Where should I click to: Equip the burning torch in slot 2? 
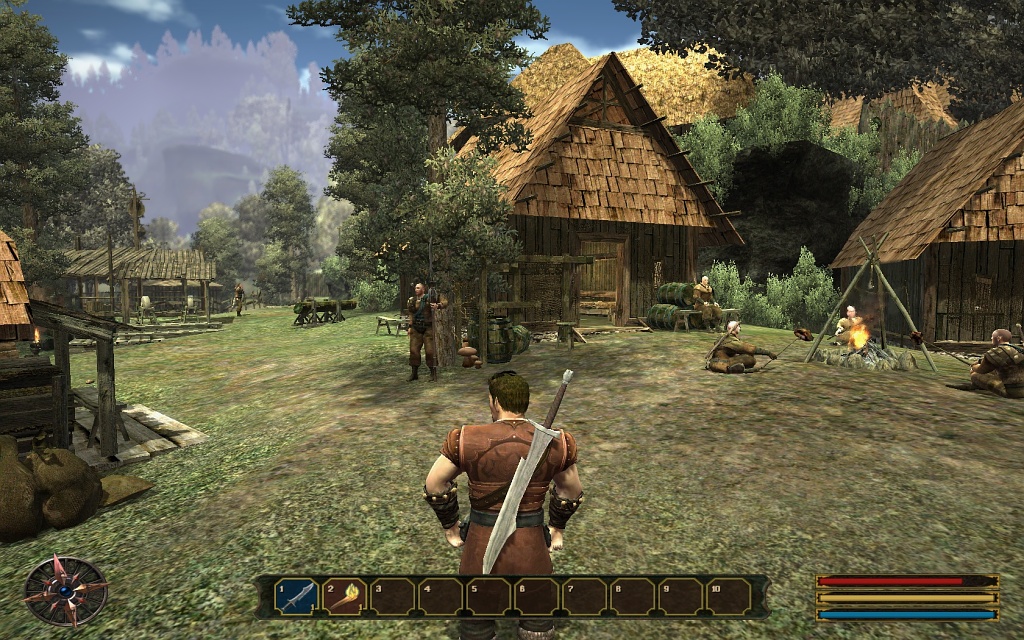344,597
